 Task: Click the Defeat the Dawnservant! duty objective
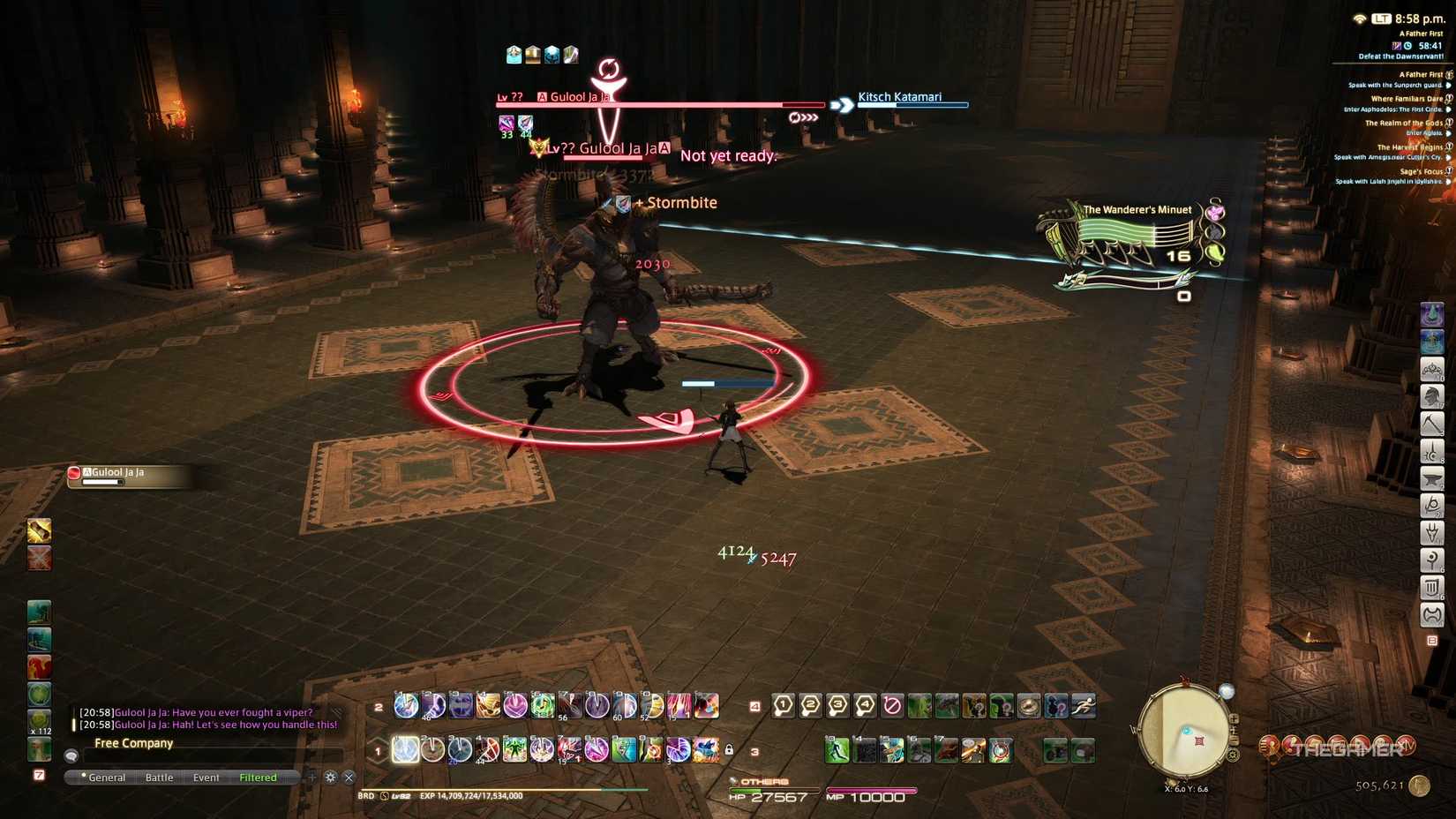1401,56
